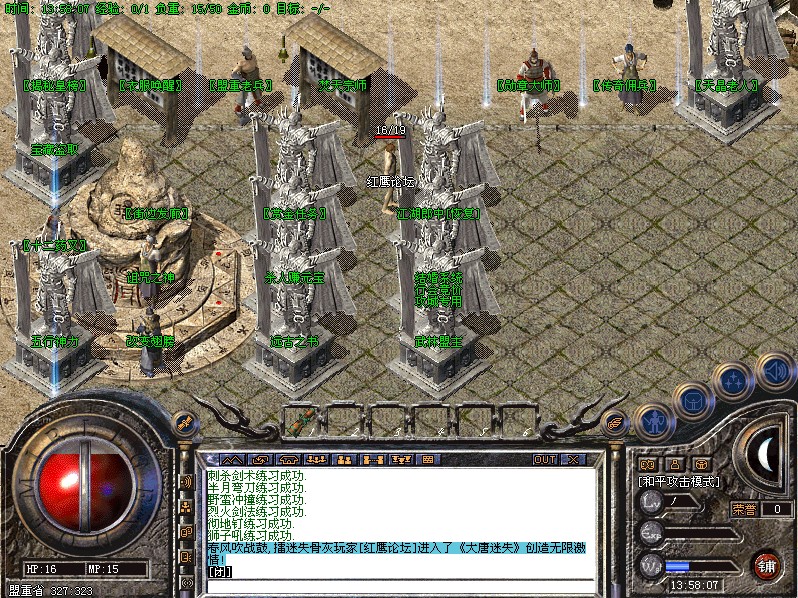798x598 pixels.
Task: Open the bag round button
Action: point(692,402)
